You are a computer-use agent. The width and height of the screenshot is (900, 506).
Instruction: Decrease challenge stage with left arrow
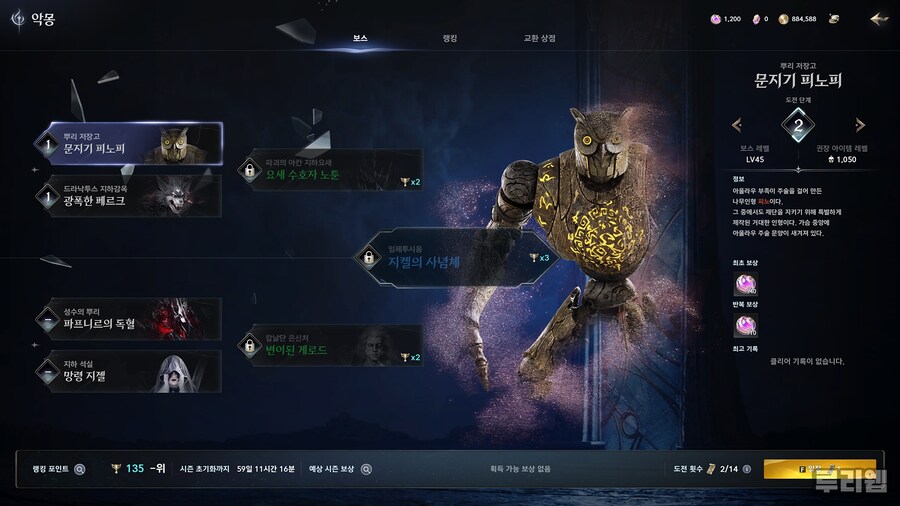(737, 125)
